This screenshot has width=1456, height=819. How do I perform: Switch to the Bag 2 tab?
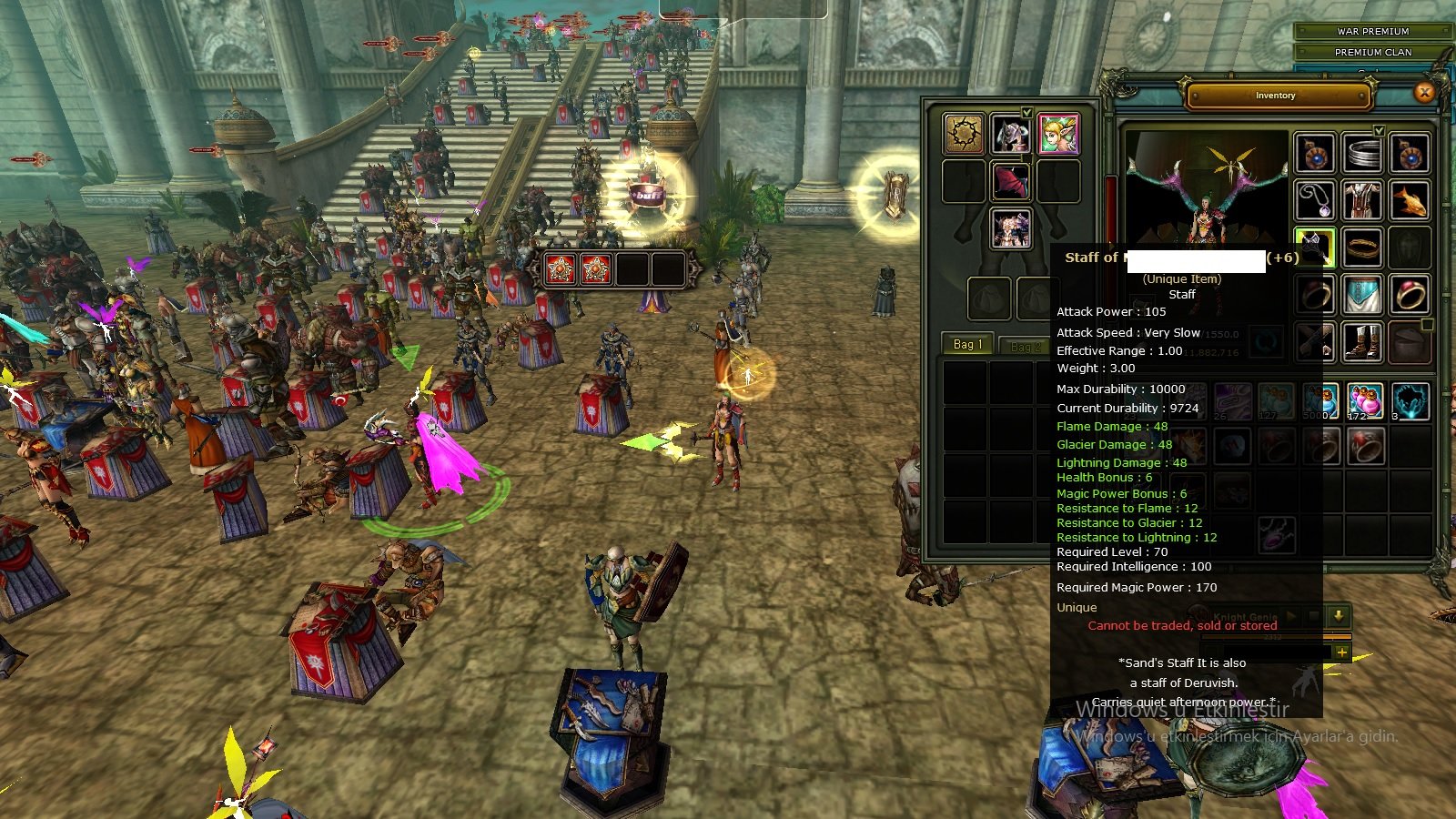pos(1023,346)
